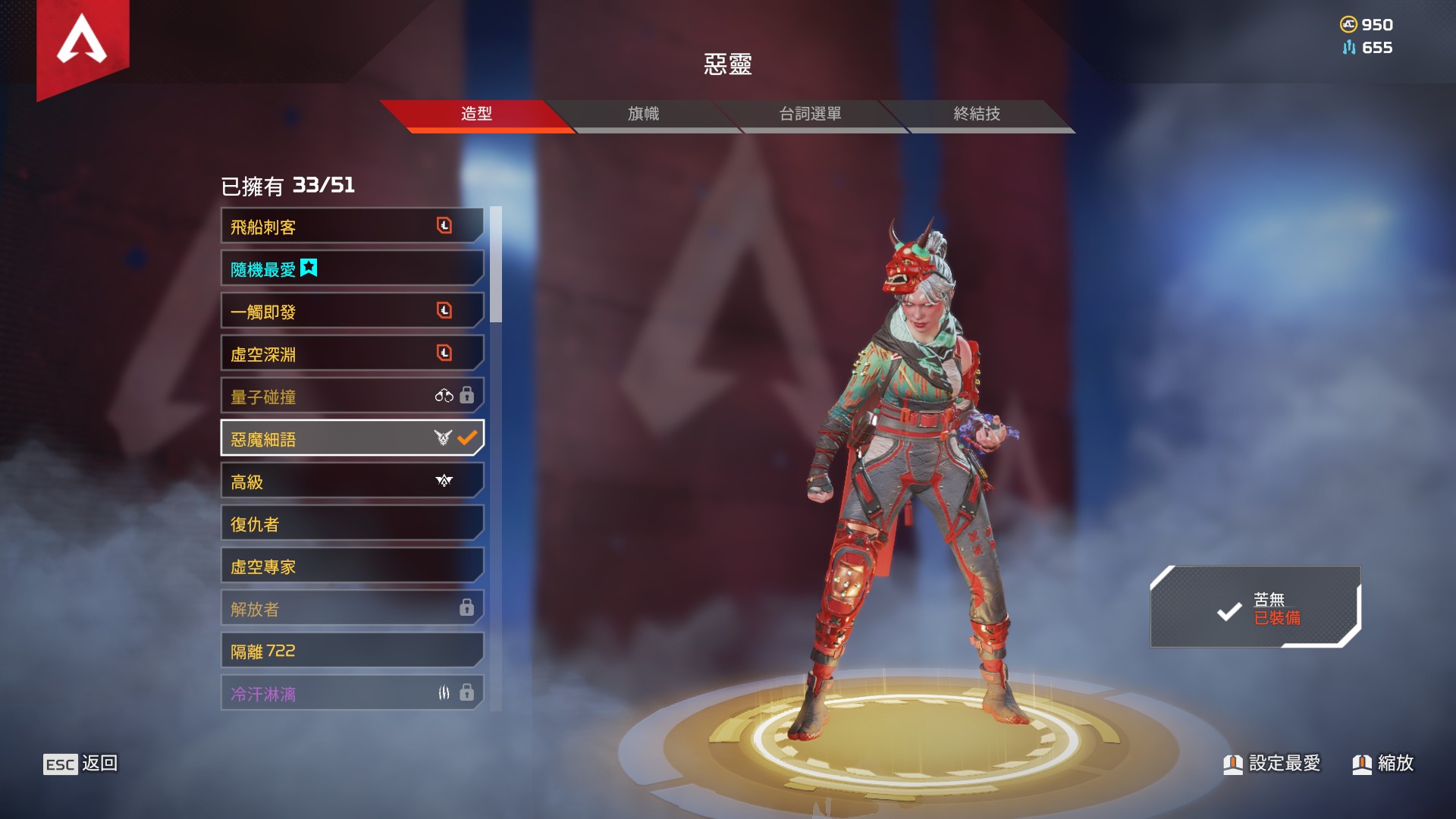Screen dimensions: 1456x819
Task: Click the 設定最愛 favorite icon
Action: click(1234, 764)
